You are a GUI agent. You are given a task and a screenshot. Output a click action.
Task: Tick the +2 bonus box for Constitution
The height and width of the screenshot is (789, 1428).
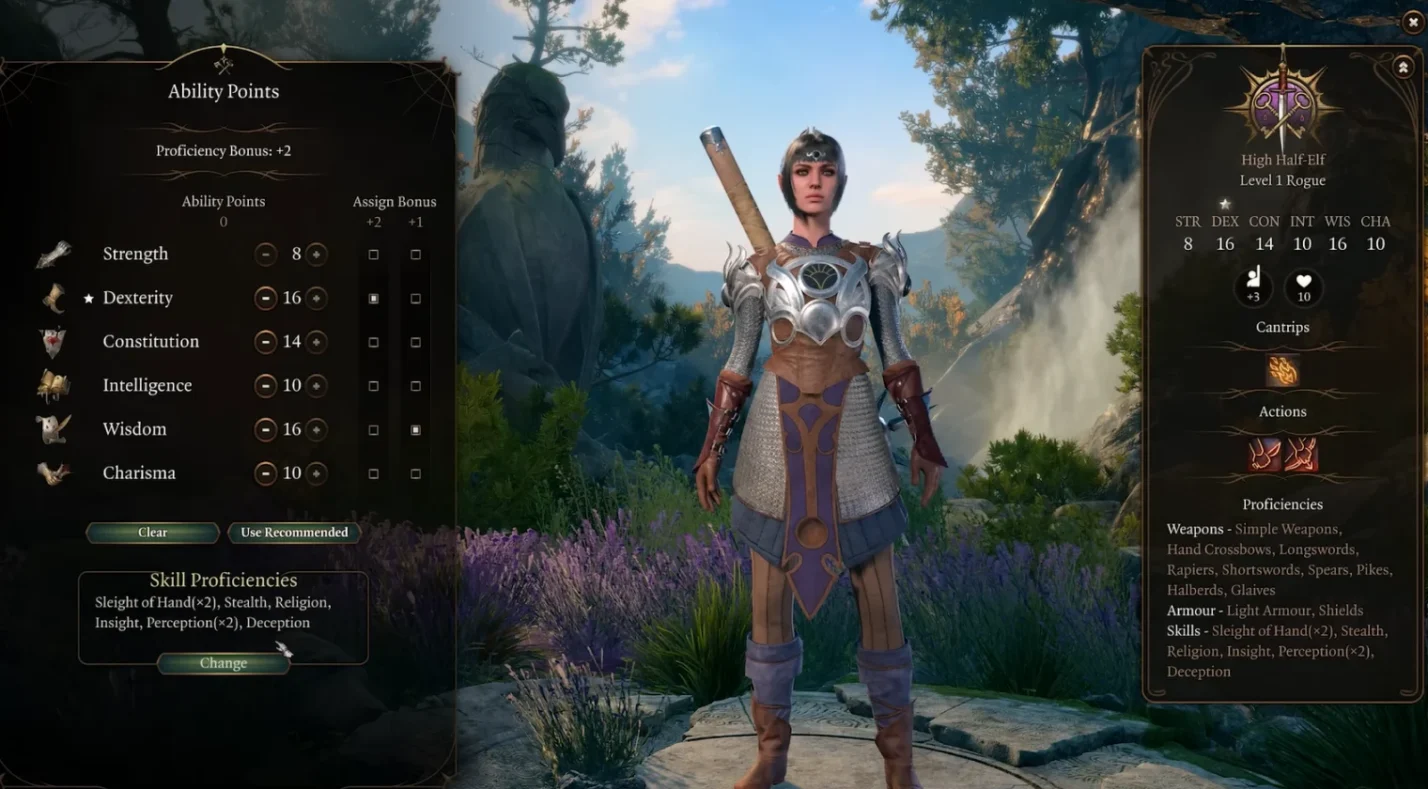[373, 342]
